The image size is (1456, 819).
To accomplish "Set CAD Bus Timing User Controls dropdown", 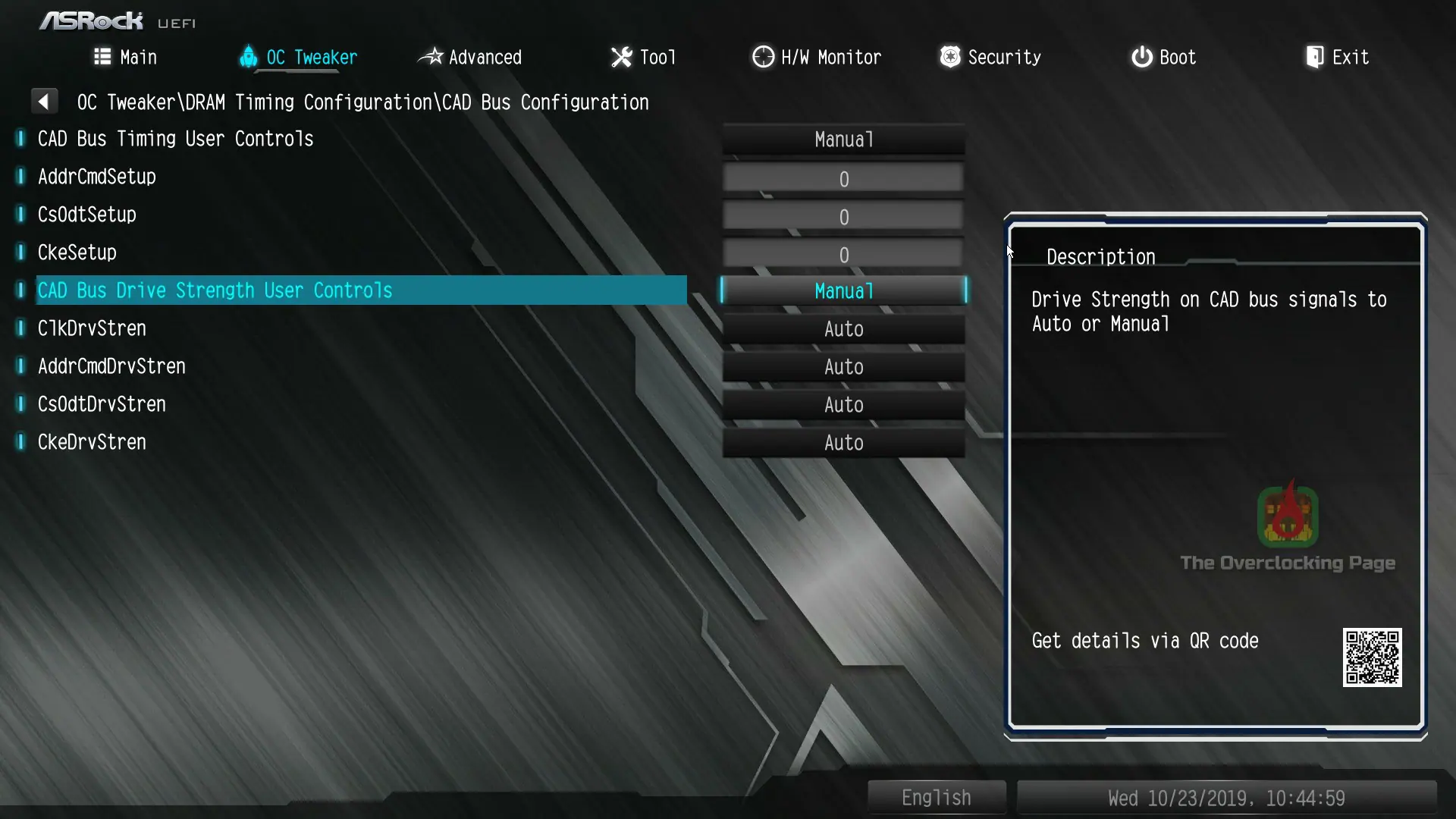I will point(843,140).
